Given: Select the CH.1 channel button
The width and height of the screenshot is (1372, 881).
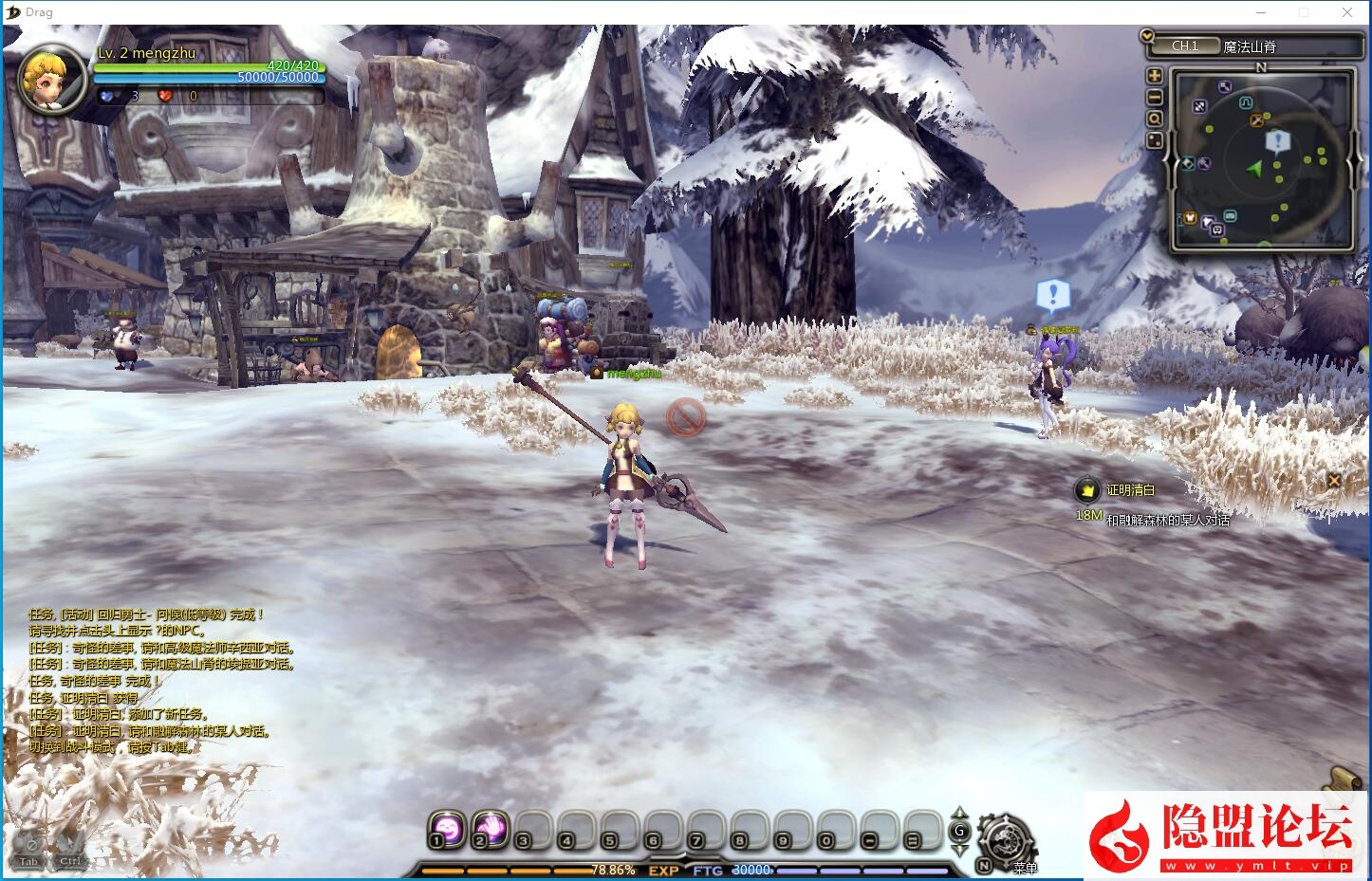Looking at the screenshot, I should [x=1185, y=46].
